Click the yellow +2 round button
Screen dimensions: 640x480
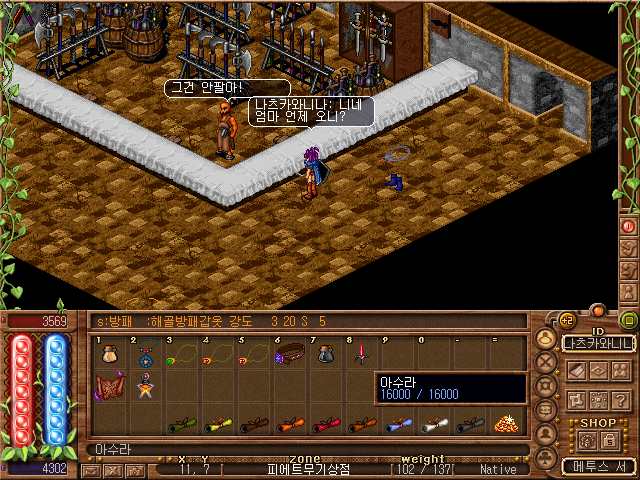[x=565, y=321]
